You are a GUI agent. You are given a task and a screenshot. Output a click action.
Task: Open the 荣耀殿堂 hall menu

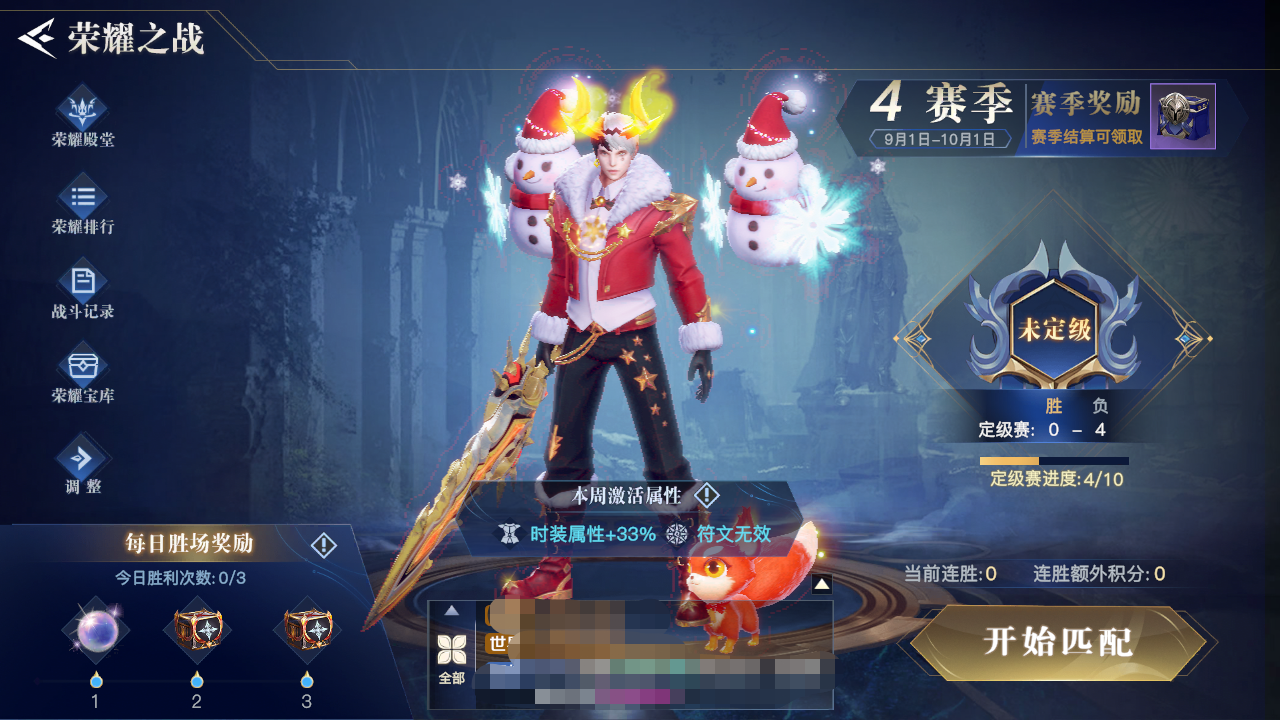tap(83, 115)
